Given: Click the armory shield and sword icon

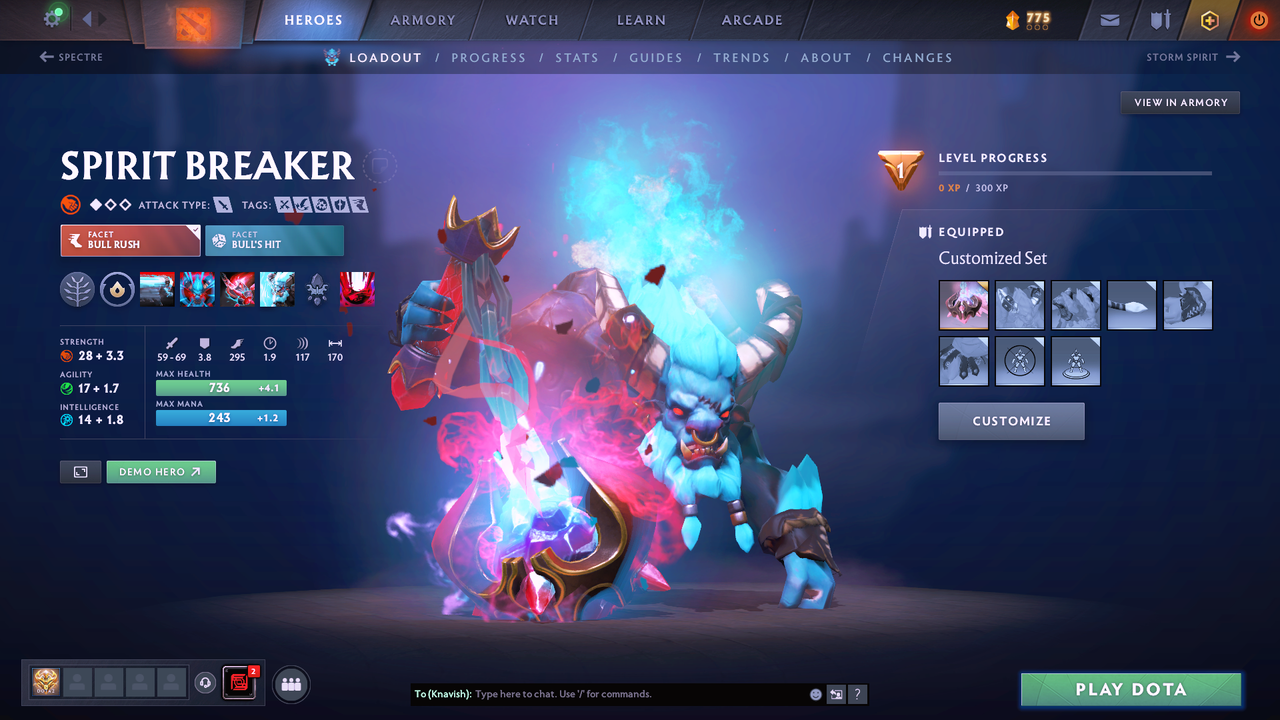Looking at the screenshot, I should 1161,20.
